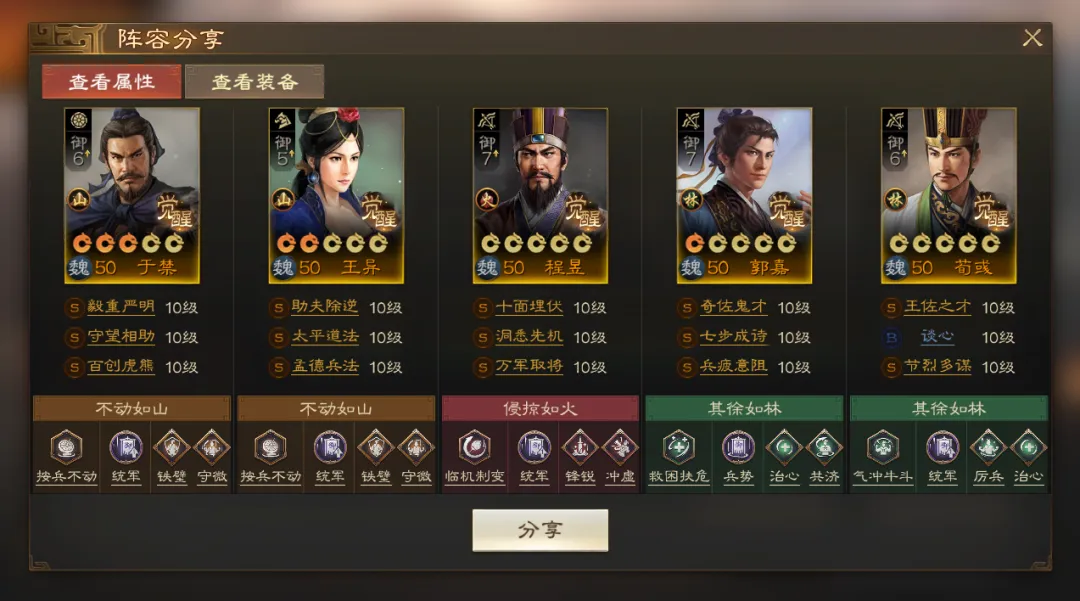Show the 太平道法 skill info
The width and height of the screenshot is (1080, 601).
tap(325, 338)
